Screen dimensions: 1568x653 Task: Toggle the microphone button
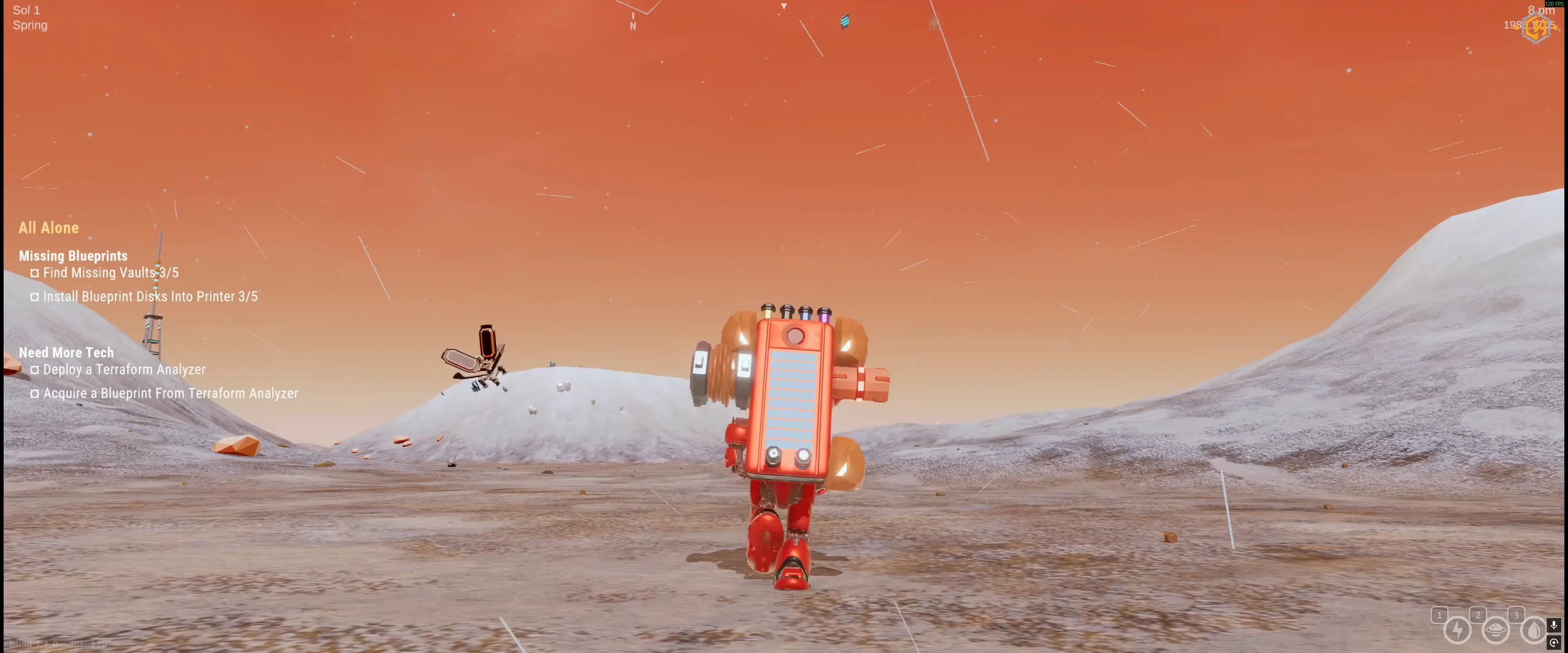pos(1554,625)
